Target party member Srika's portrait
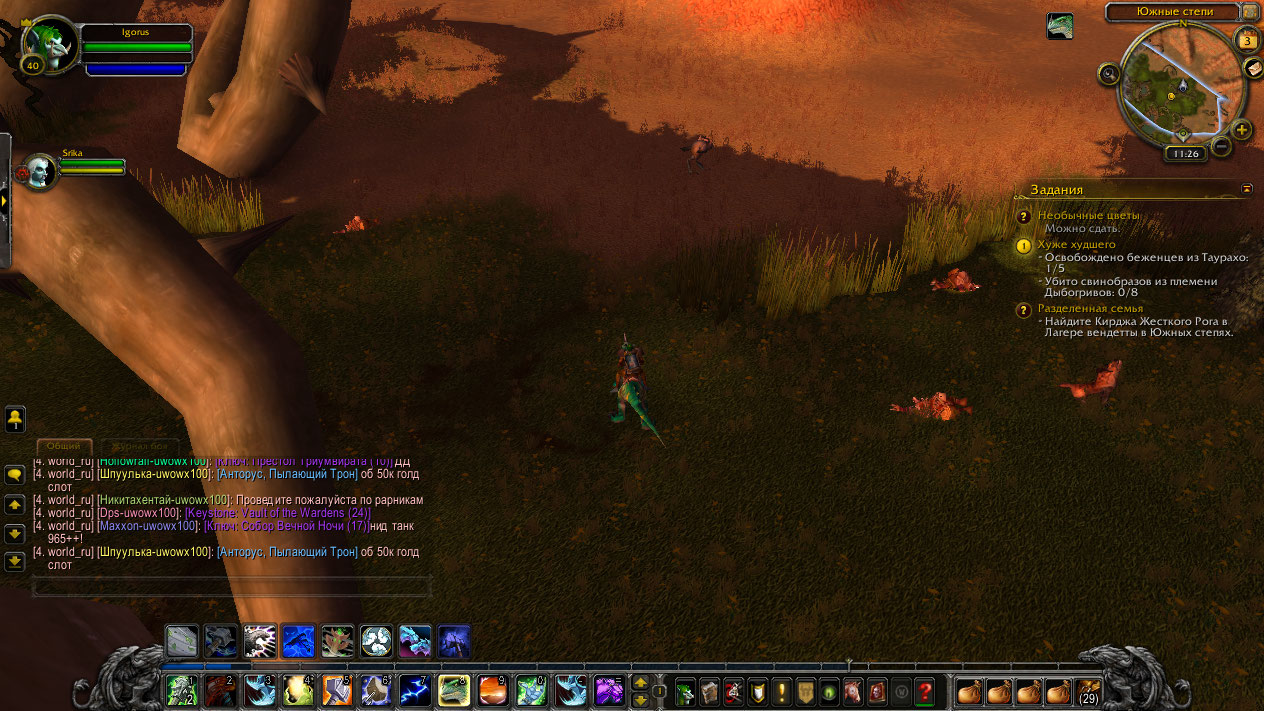The width and height of the screenshot is (1264, 711). (41, 172)
